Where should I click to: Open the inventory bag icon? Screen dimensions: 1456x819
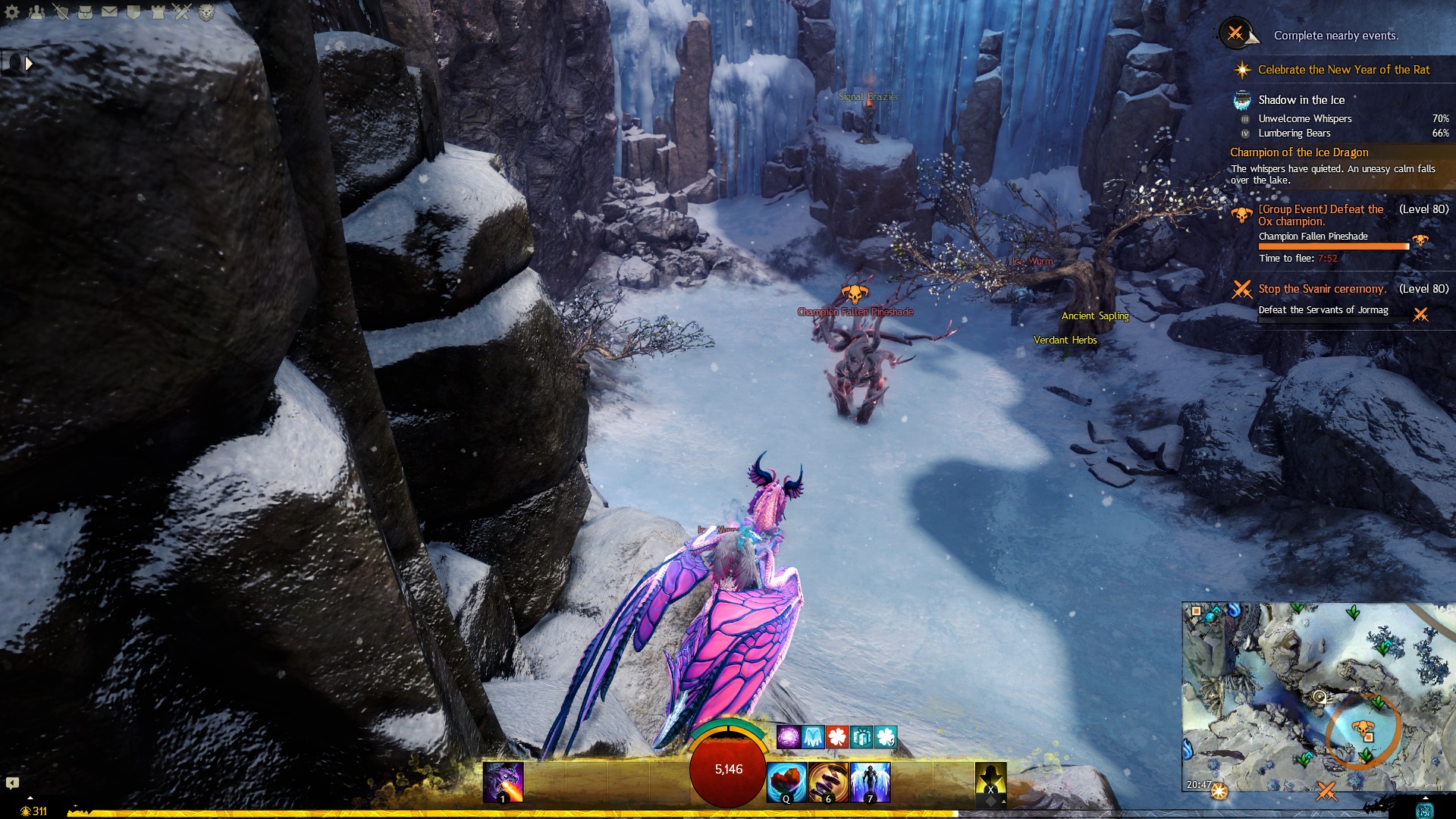tap(85, 12)
